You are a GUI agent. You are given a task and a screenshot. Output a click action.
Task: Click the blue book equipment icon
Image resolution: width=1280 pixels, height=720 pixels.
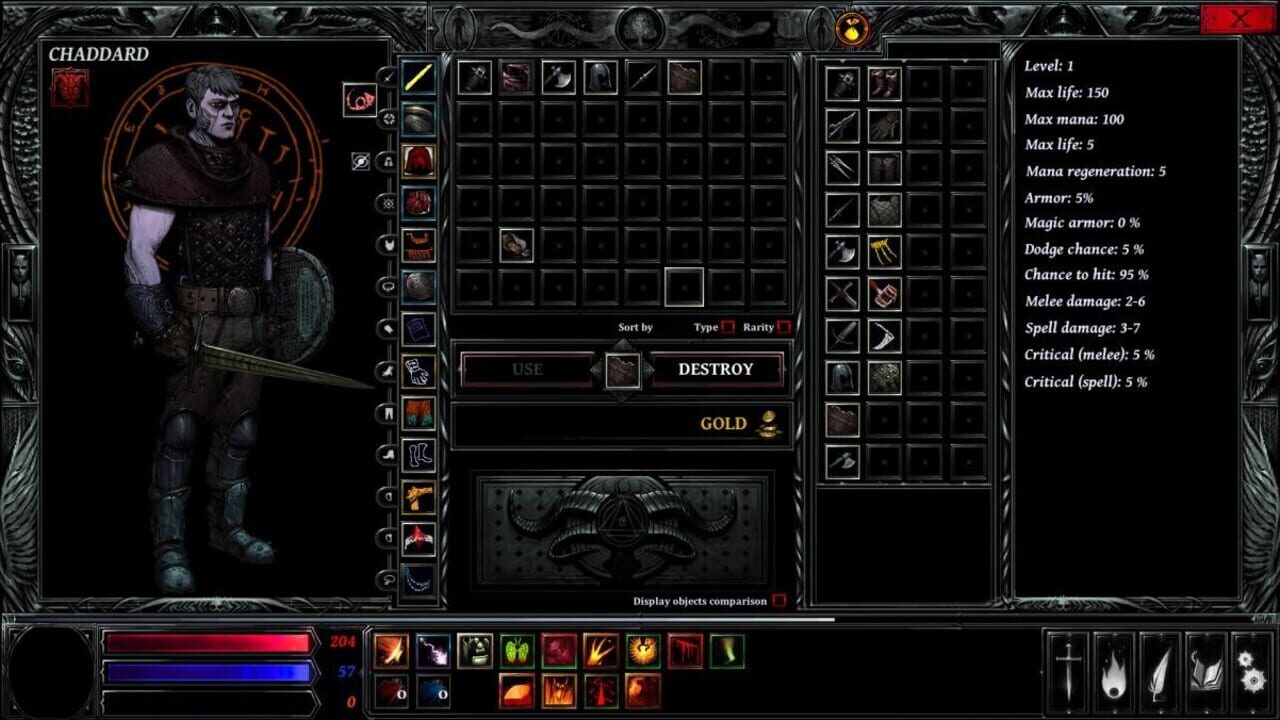[x=416, y=330]
